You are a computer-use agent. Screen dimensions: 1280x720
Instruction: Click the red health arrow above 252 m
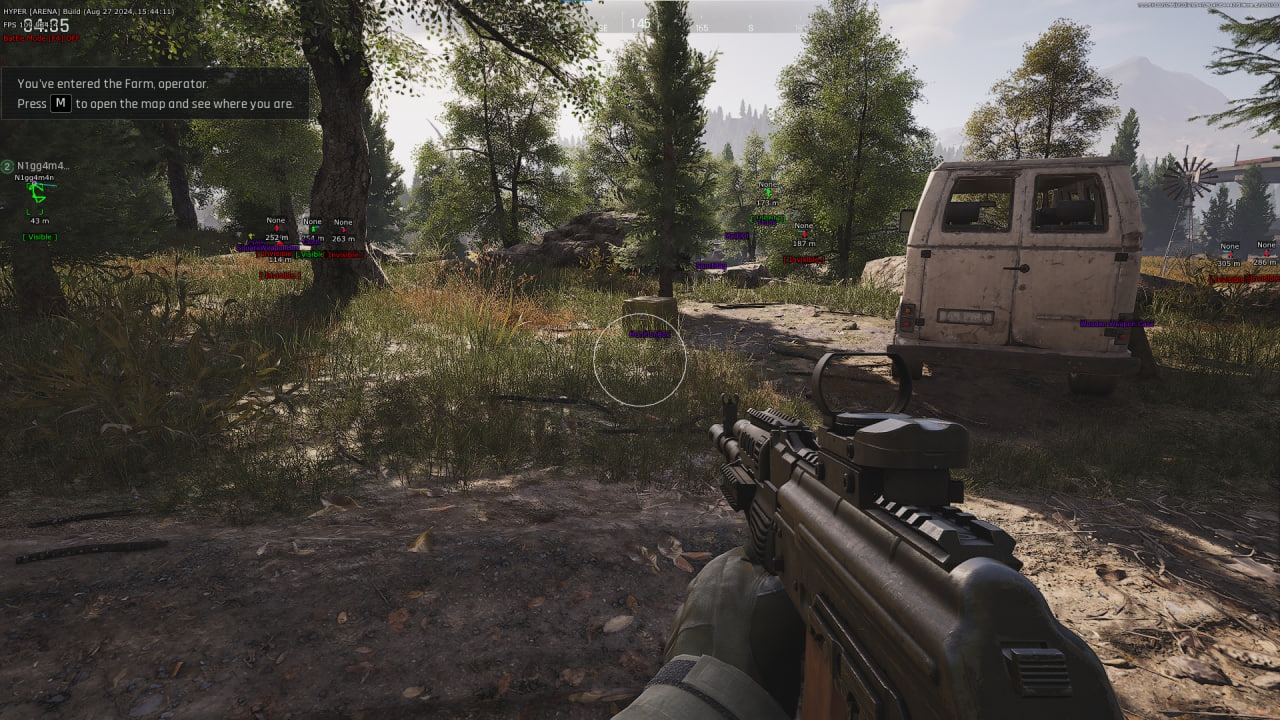[277, 228]
